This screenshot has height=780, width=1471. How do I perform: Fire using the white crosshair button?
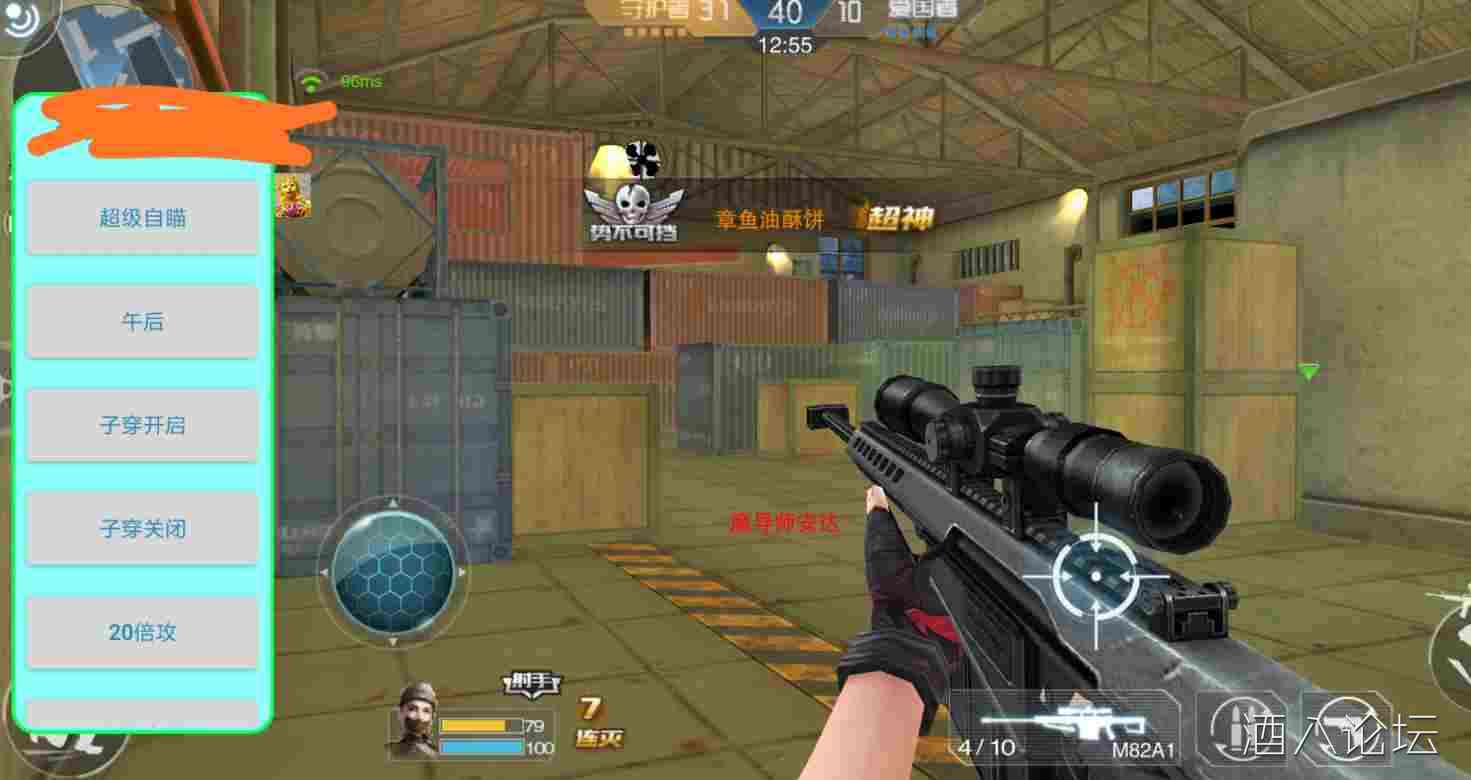(x=1096, y=576)
